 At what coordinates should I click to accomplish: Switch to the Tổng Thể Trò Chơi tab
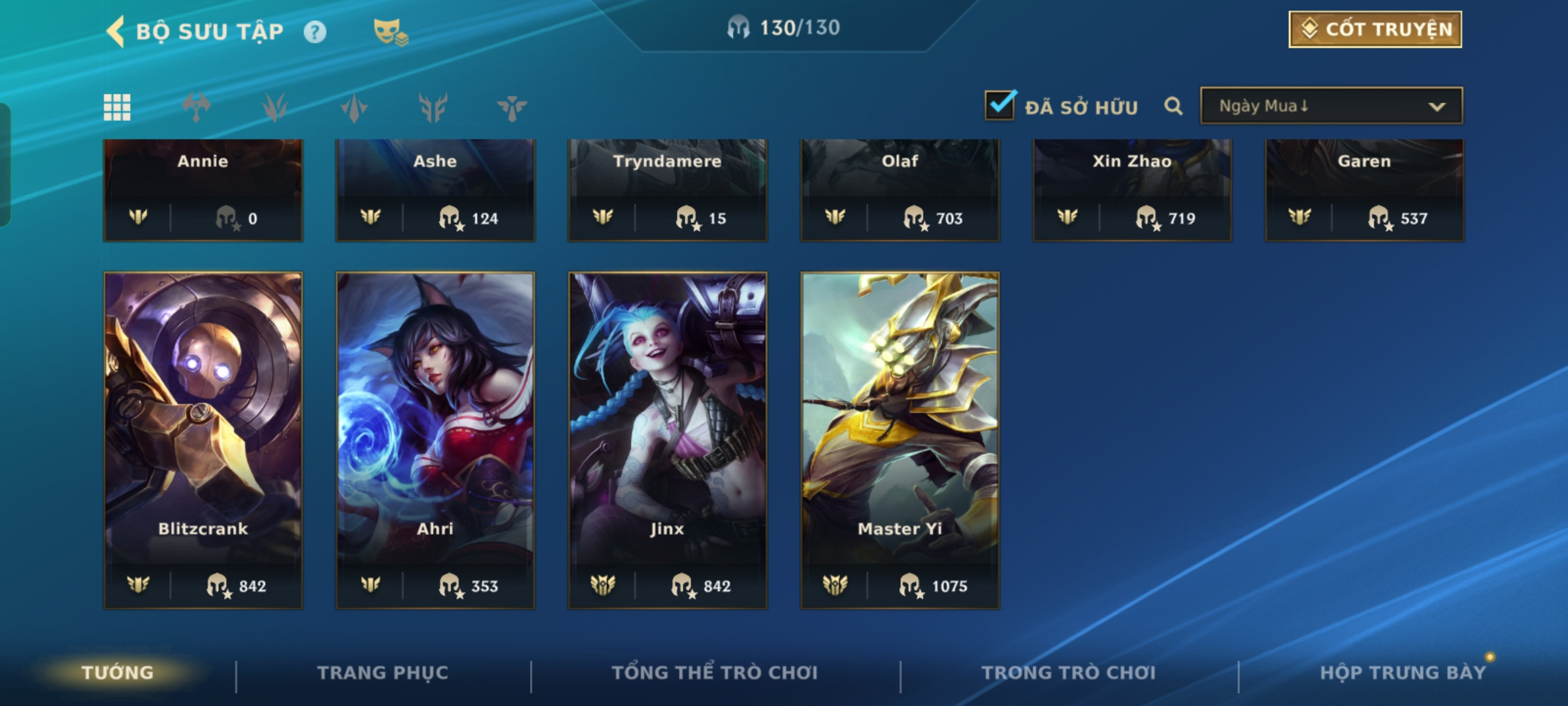click(715, 673)
